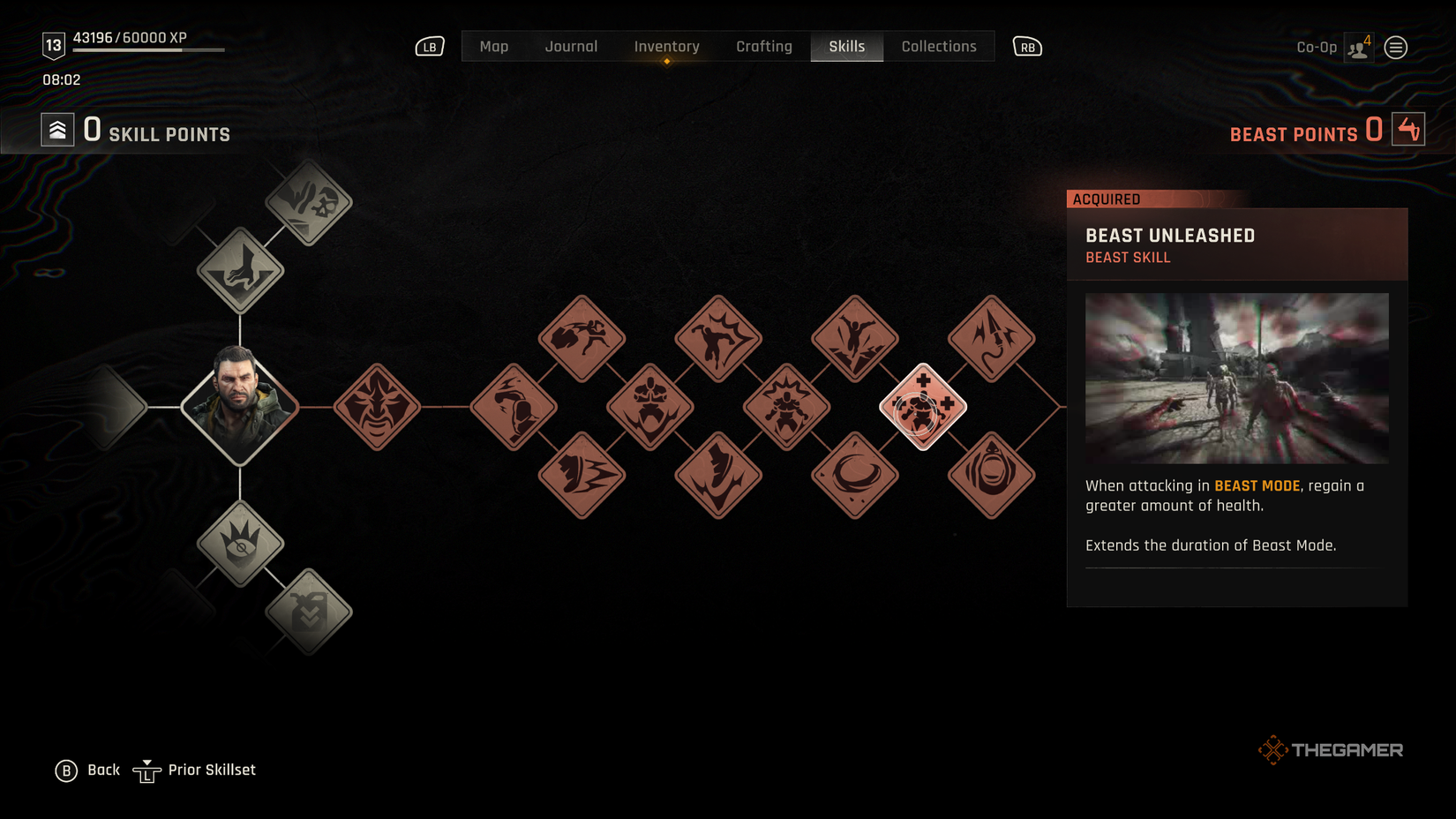Viewport: 1456px width, 819px height.
Task: Click Back at the bottom left
Action: click(86, 770)
